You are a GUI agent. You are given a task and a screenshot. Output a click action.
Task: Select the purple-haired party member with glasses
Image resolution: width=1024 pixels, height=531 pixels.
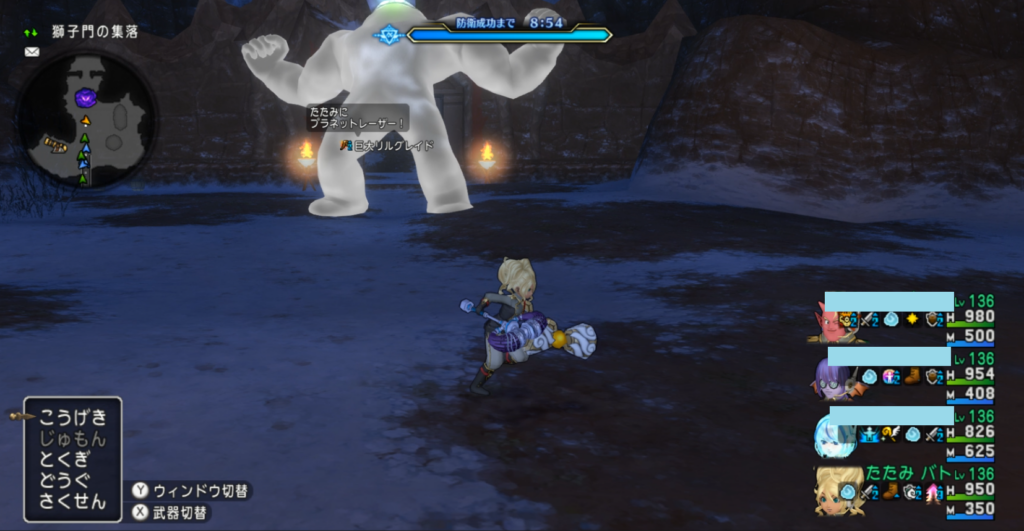(834, 378)
